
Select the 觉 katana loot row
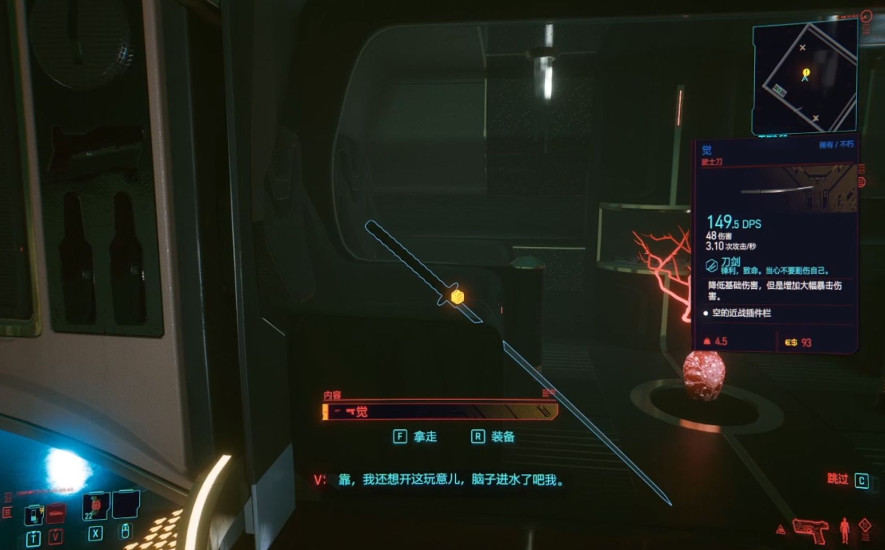pyautogui.click(x=438, y=411)
